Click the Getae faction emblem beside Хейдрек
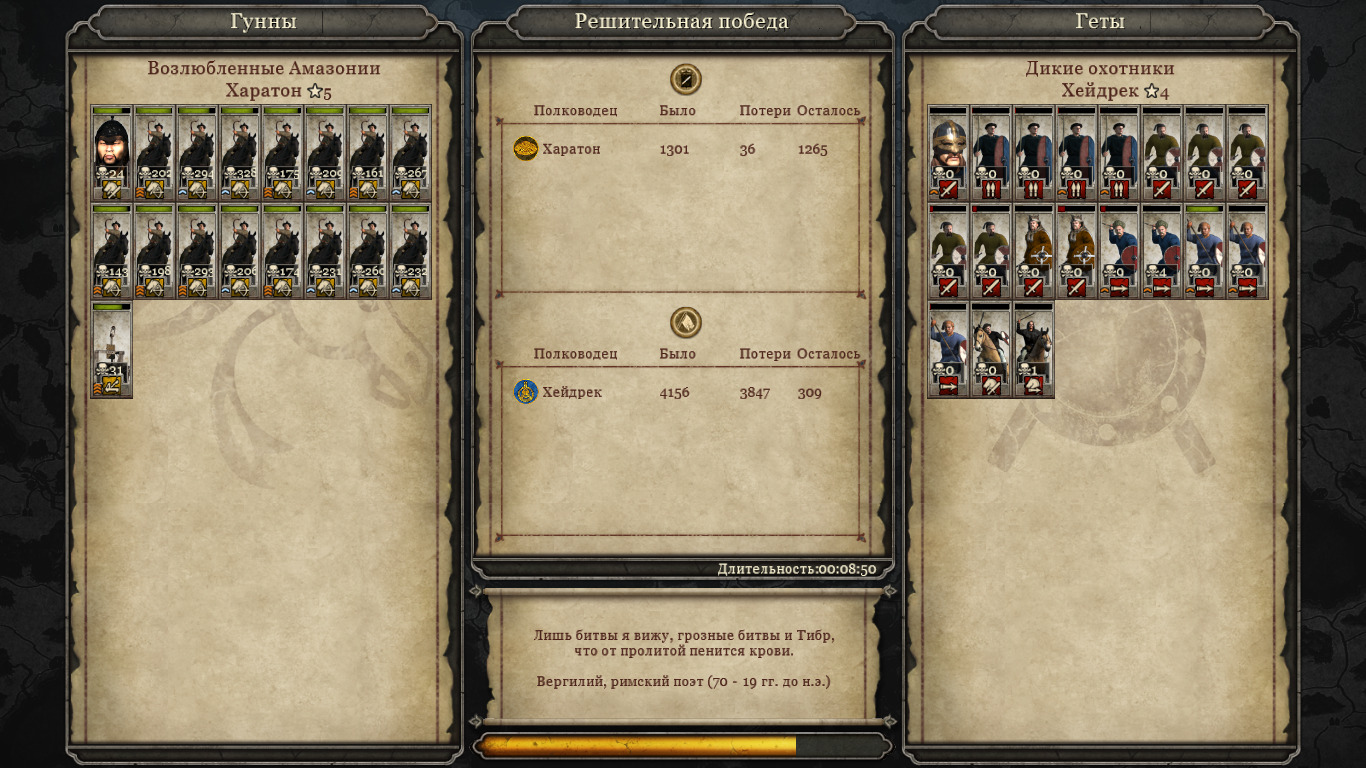 [x=525, y=392]
